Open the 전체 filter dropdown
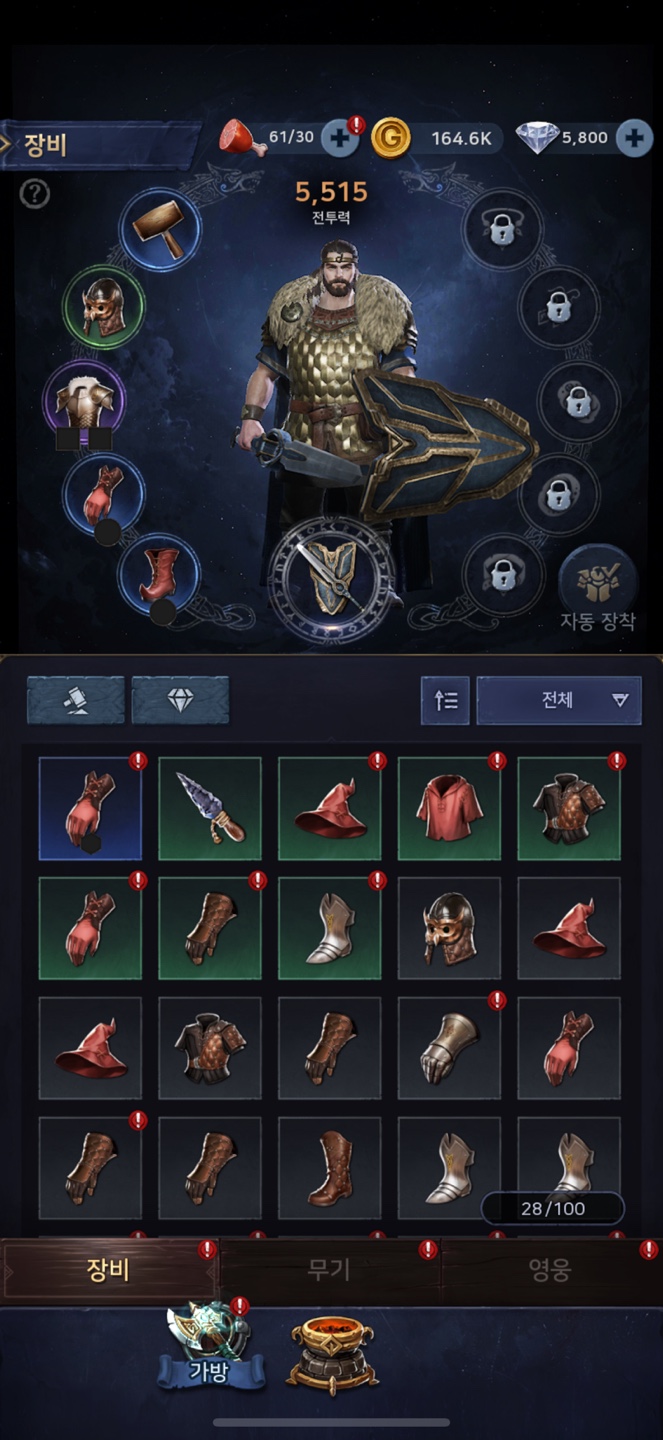Viewport: 663px width, 1440px height. click(558, 700)
